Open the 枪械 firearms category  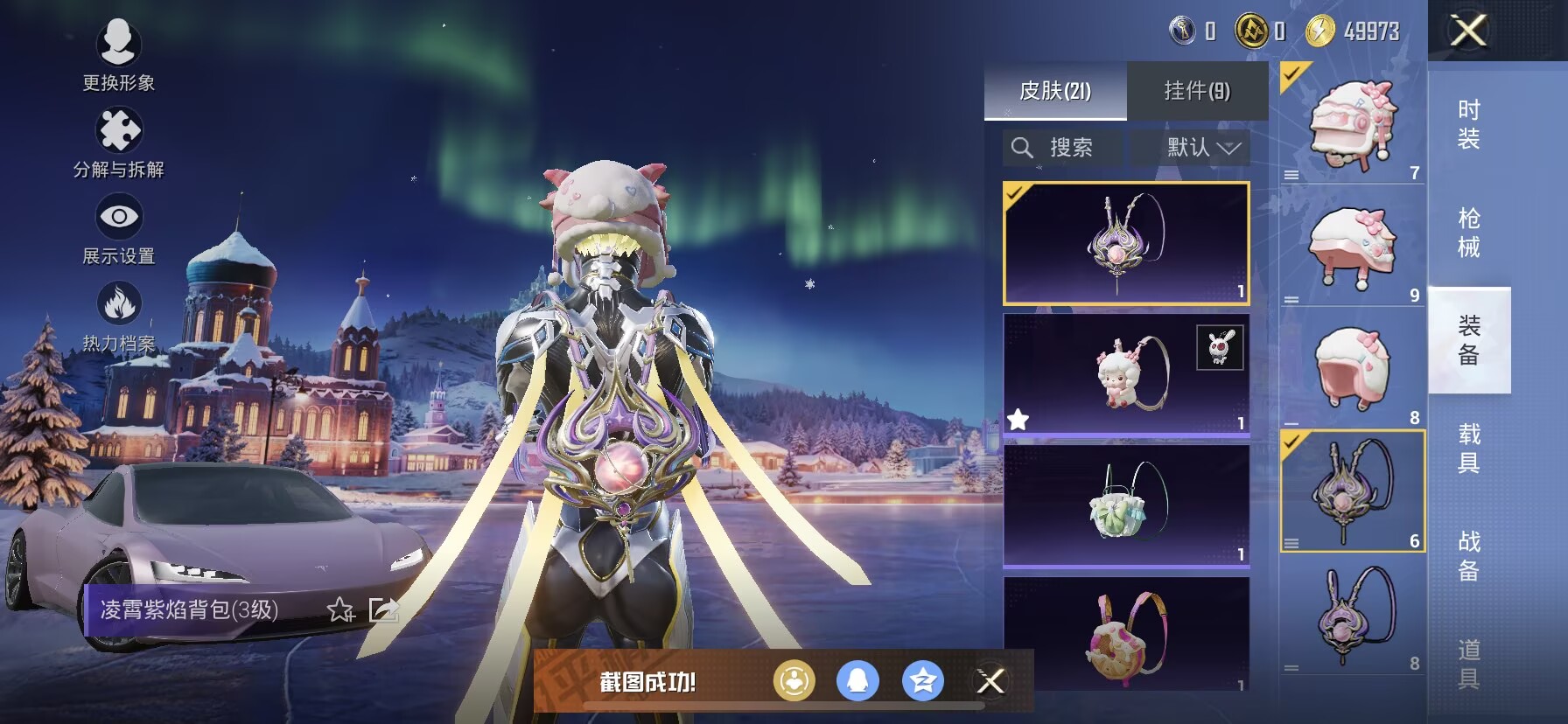tap(1469, 233)
